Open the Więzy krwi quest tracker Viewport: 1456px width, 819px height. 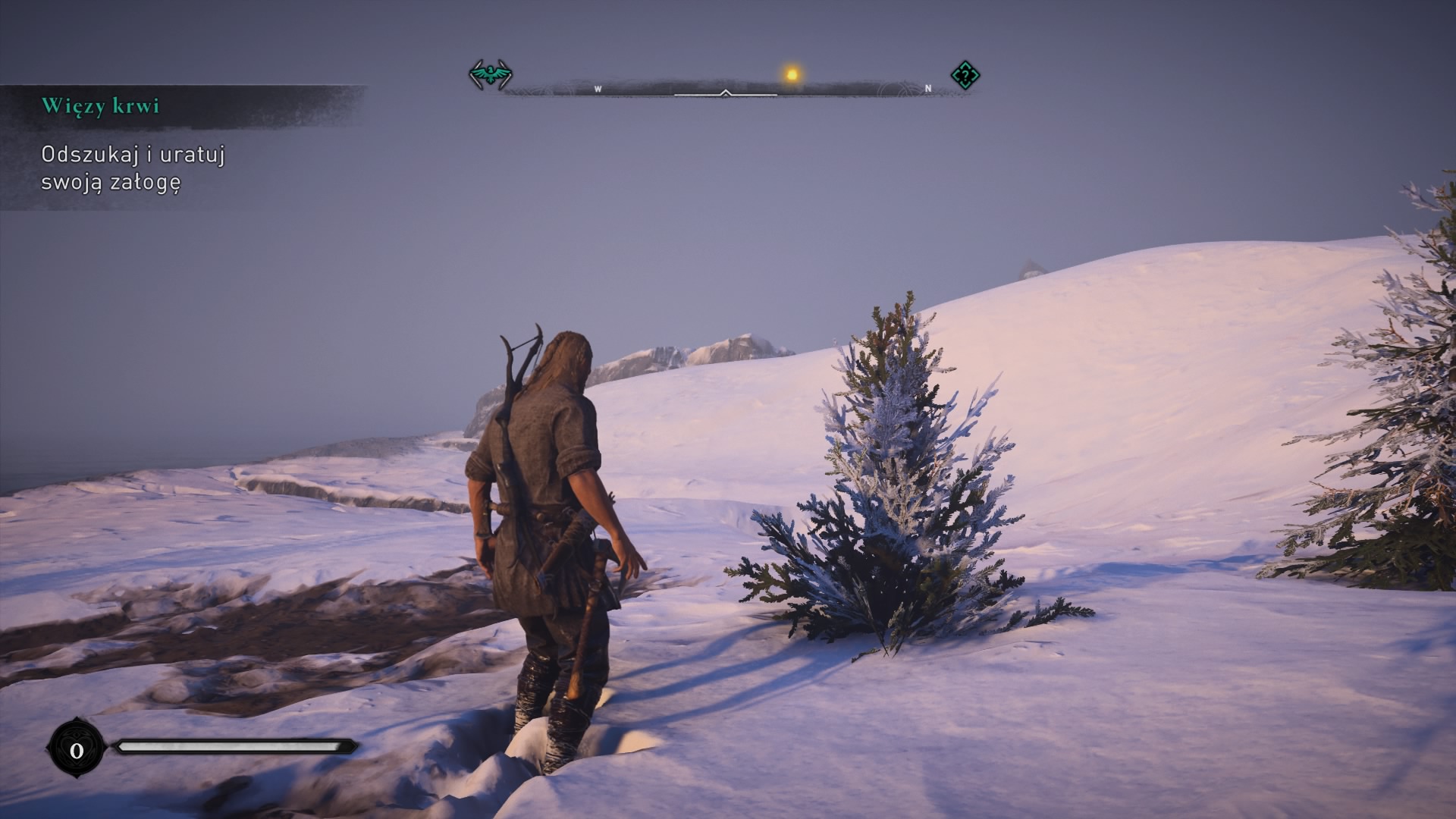pyautogui.click(x=100, y=105)
